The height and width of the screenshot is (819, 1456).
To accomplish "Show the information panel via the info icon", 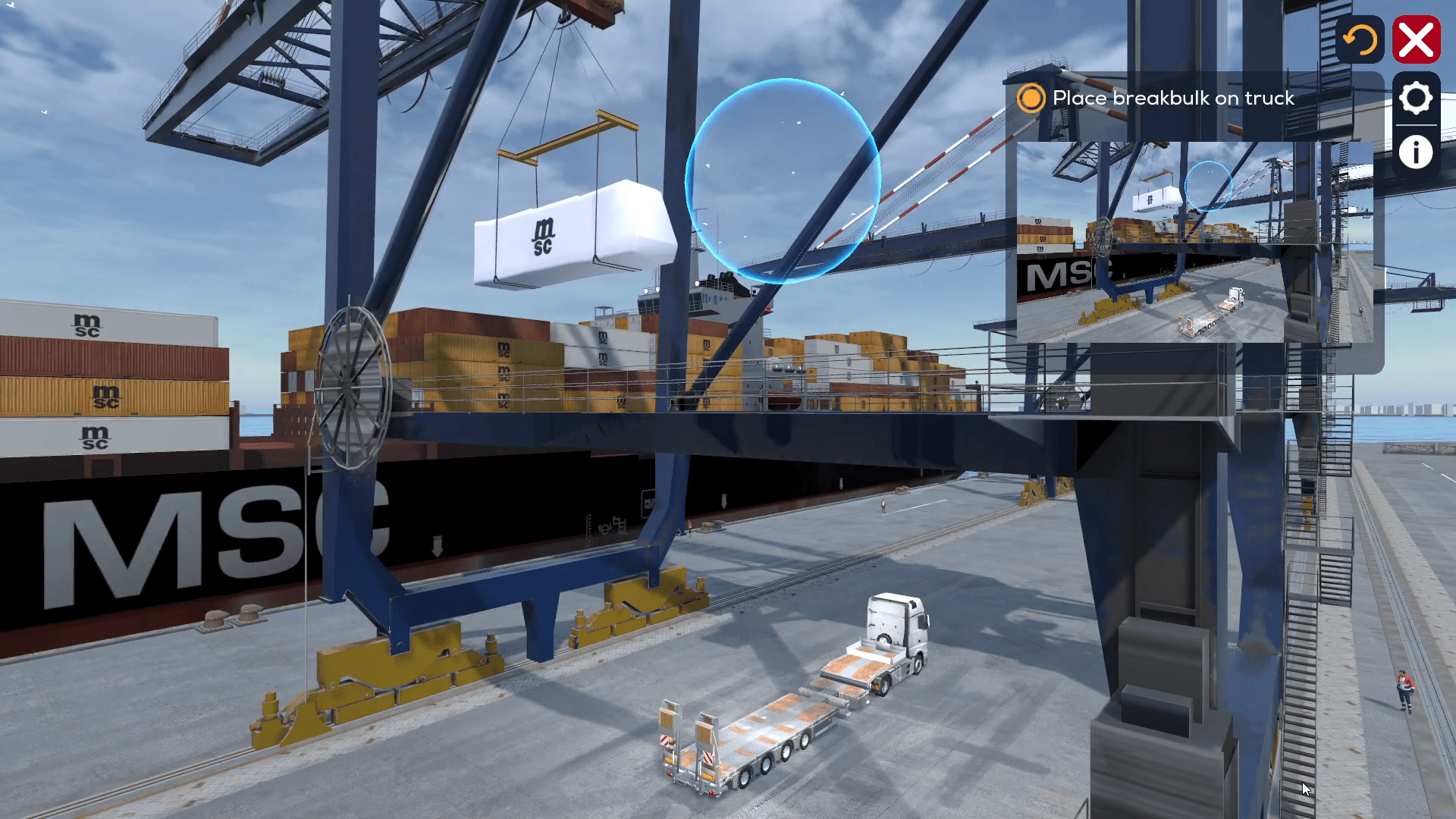I will [1415, 152].
